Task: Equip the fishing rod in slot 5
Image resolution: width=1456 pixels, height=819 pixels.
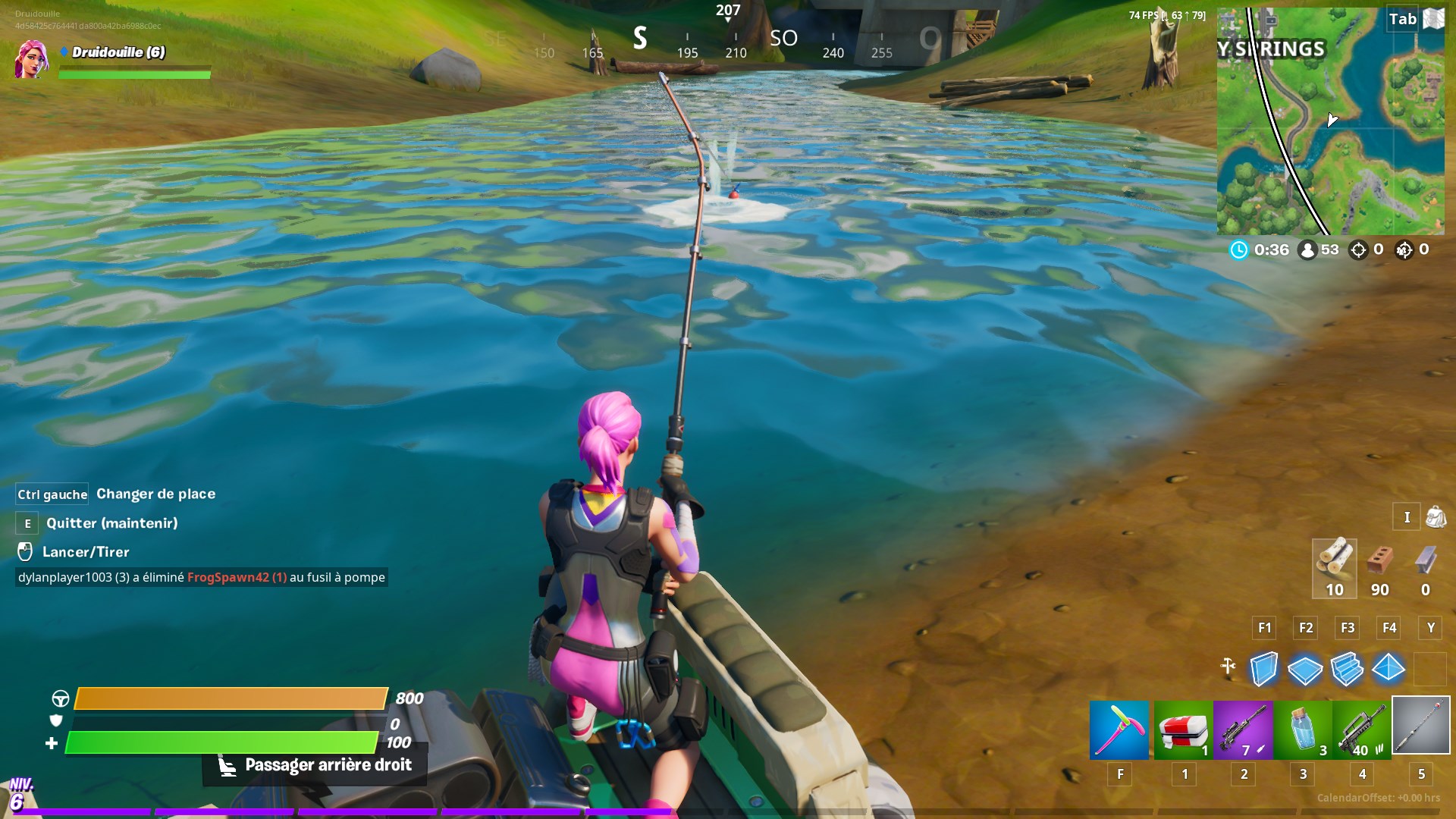Action: [1421, 730]
